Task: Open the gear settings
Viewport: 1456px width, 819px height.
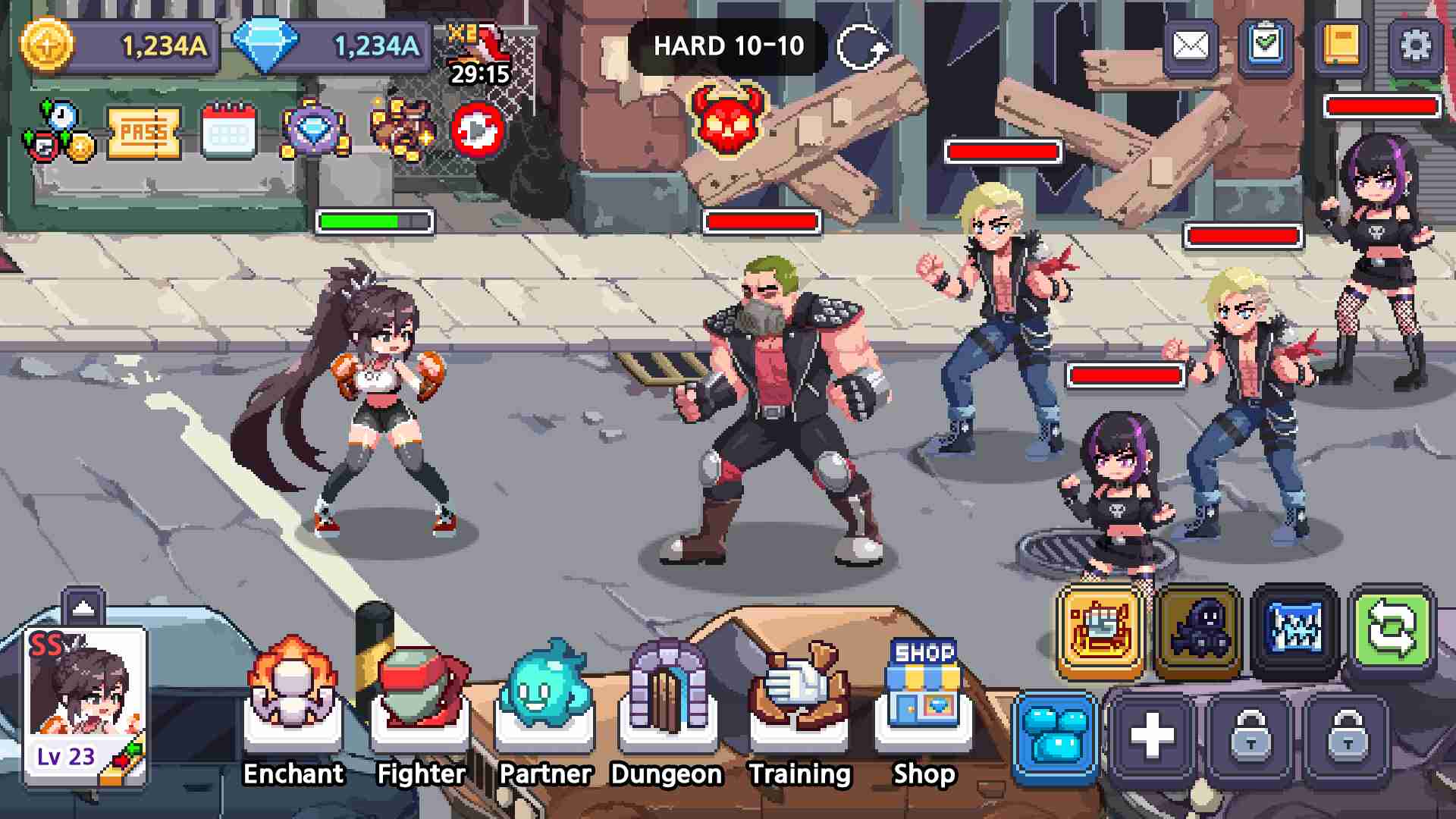Action: coord(1415,46)
